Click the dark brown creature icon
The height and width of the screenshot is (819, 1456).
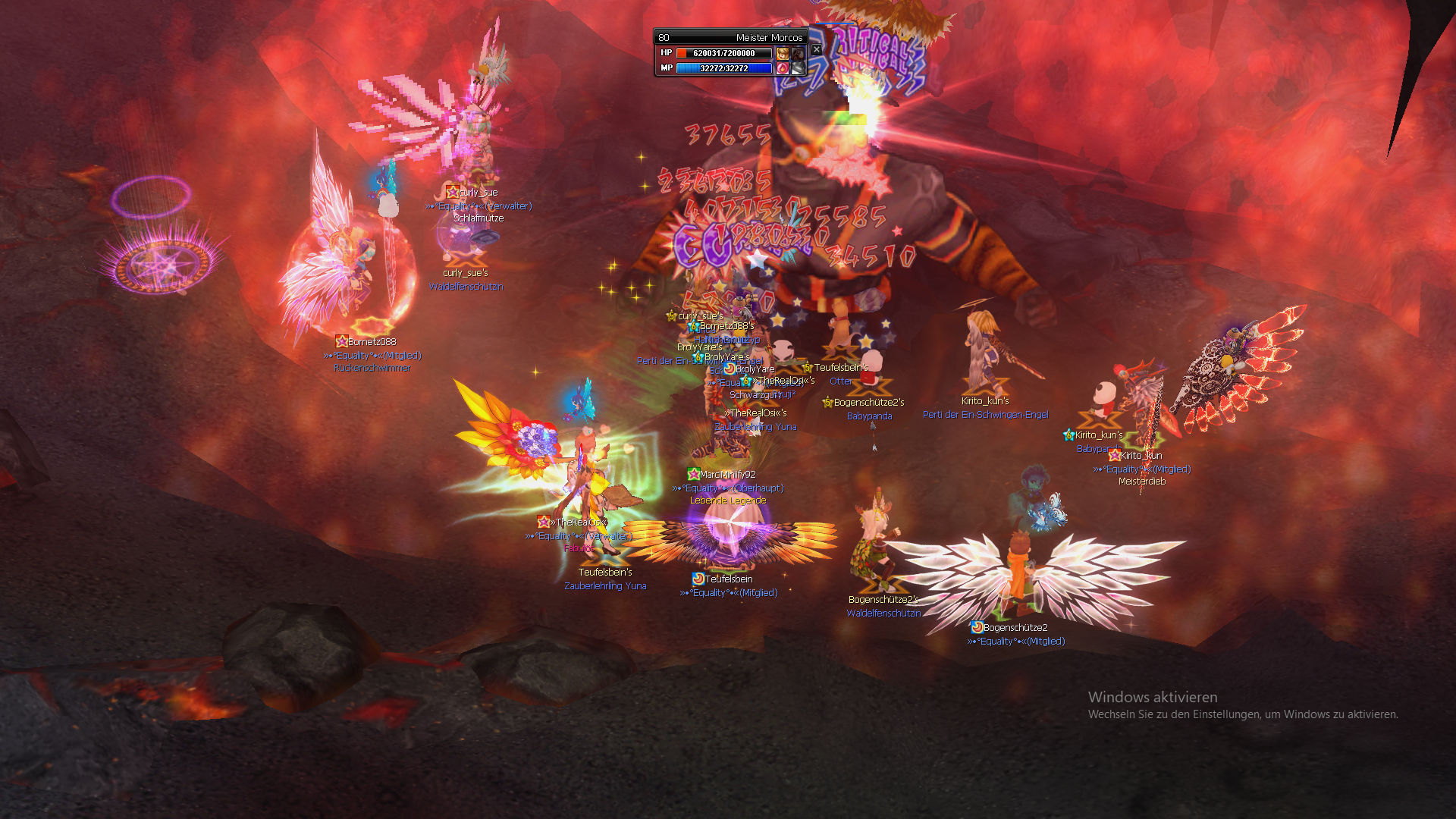point(798,53)
